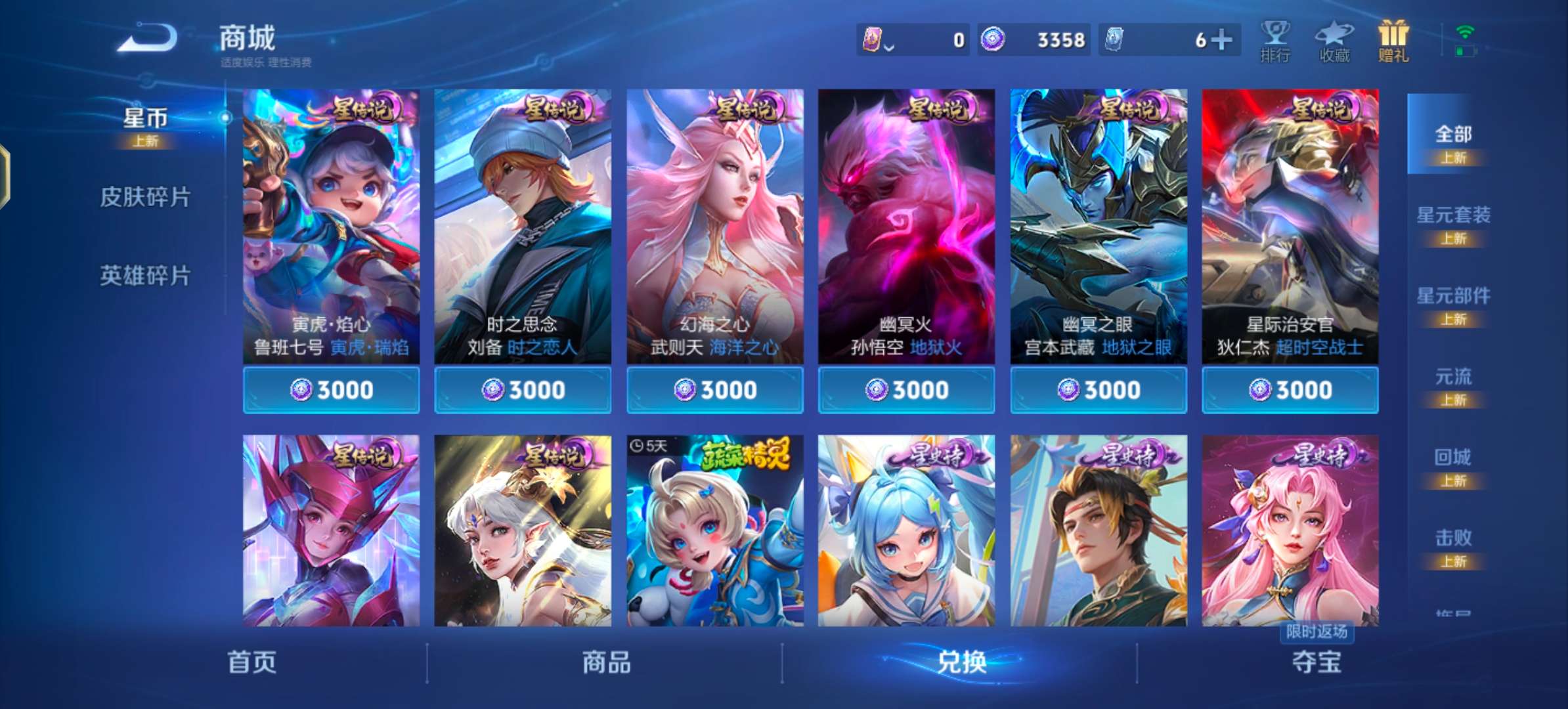Switch to the 皮肤碎片 sidebar tab
The width and height of the screenshot is (1568, 709).
[143, 197]
